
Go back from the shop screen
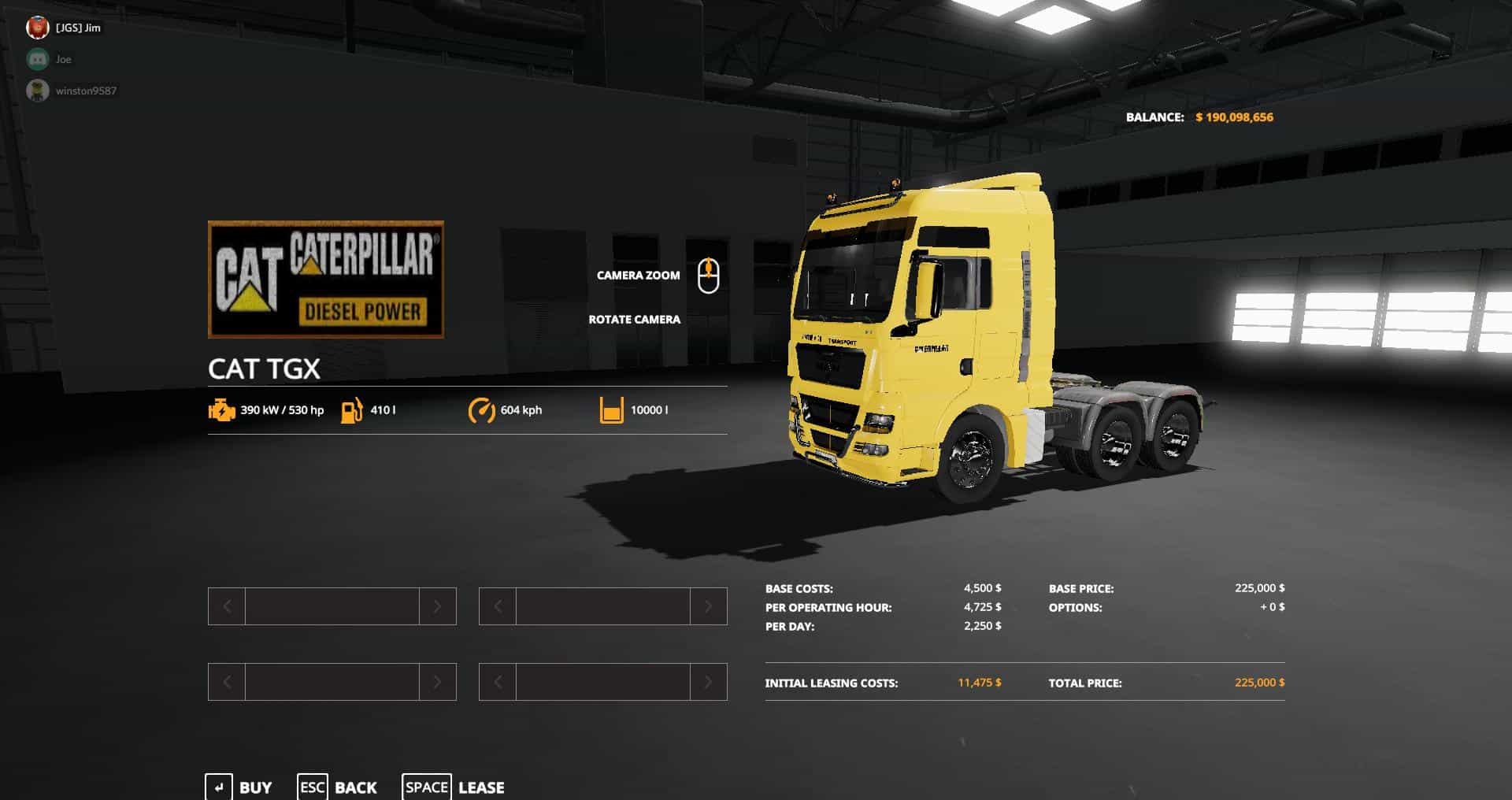click(x=338, y=787)
